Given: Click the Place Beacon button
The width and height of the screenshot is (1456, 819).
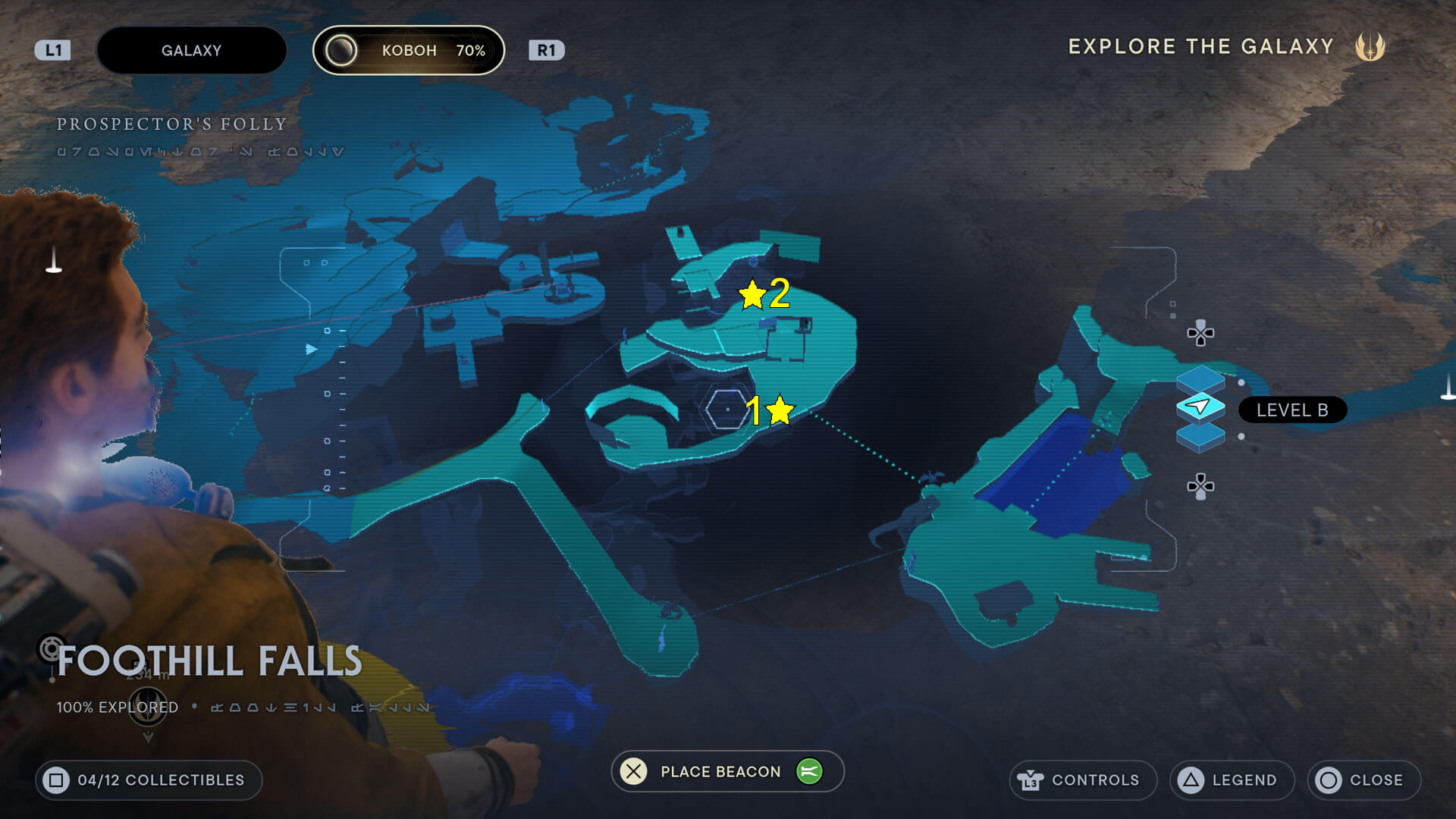Looking at the screenshot, I should pos(720,771).
